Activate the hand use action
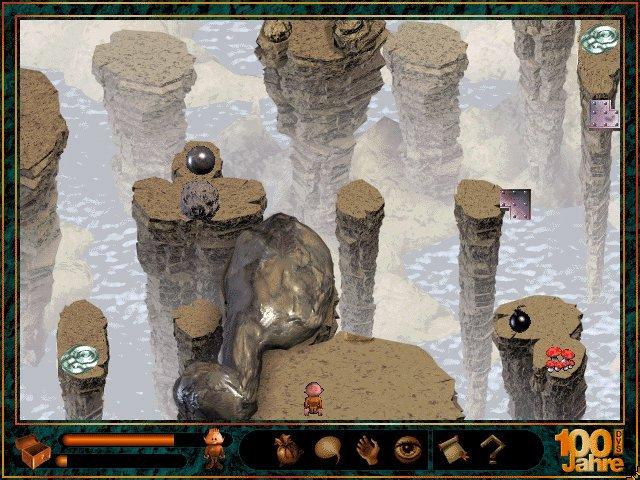 point(367,449)
